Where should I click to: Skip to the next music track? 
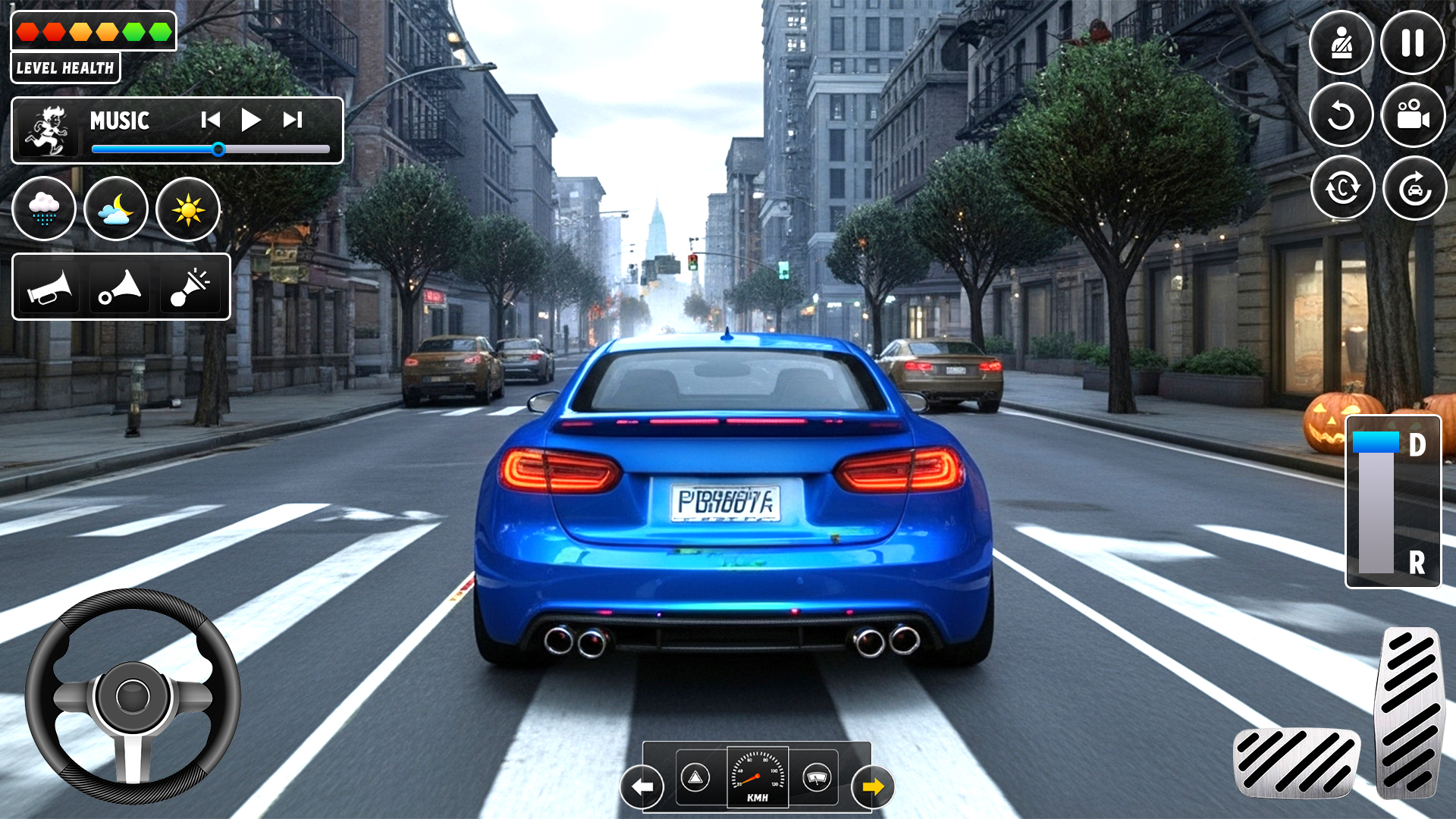tap(293, 120)
